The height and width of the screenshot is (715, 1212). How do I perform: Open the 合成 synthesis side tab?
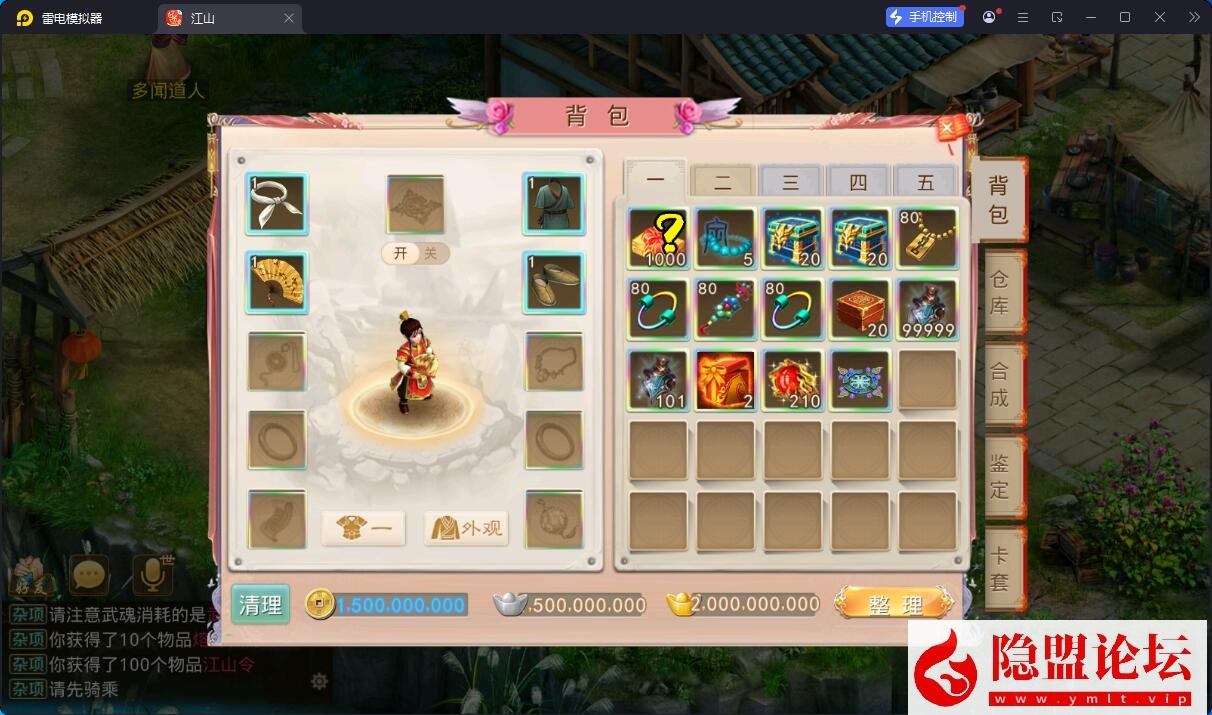1000,384
